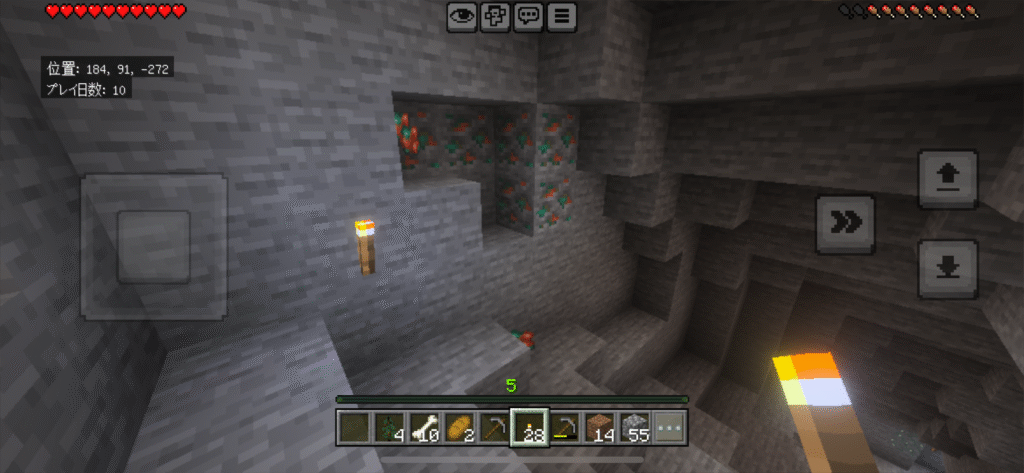Open the emote menu button
The width and height of the screenshot is (1024, 473).
coord(496,16)
